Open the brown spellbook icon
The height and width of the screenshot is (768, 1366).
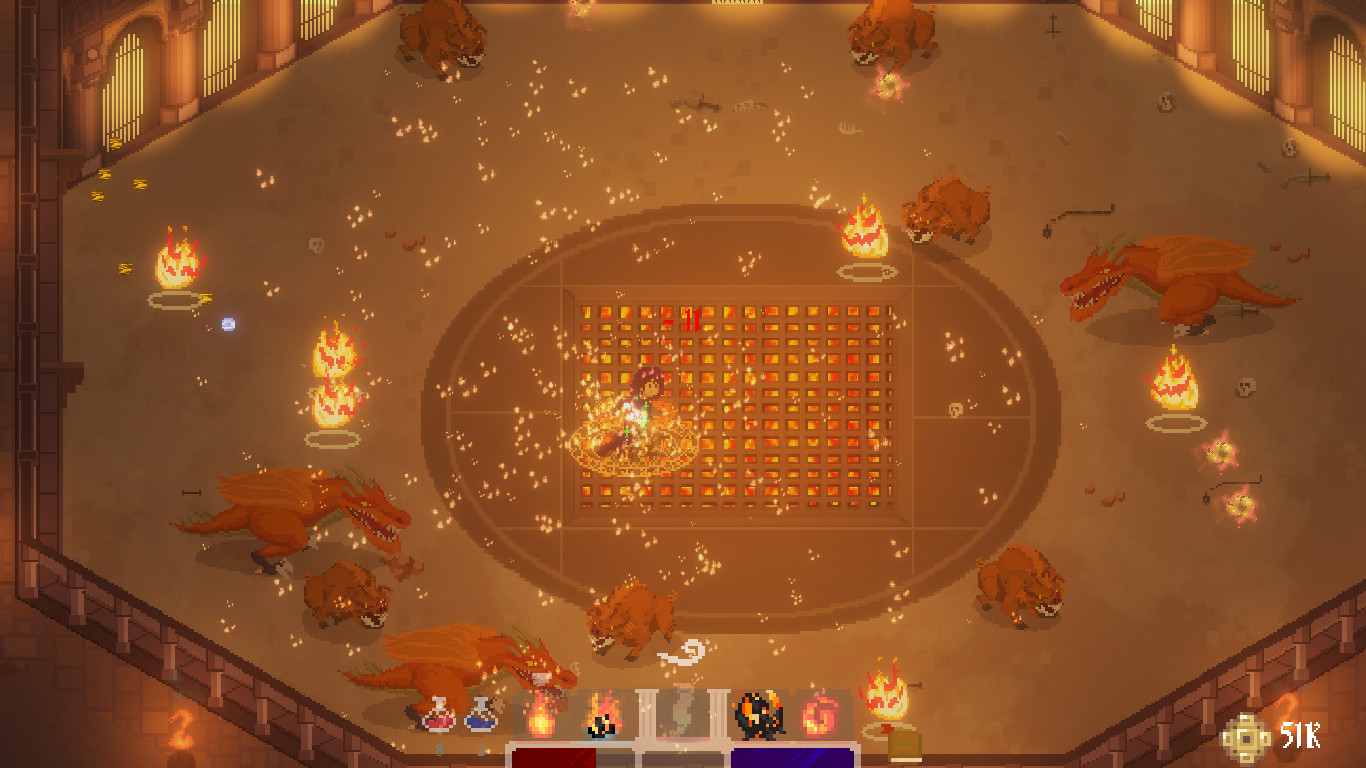coord(905,746)
